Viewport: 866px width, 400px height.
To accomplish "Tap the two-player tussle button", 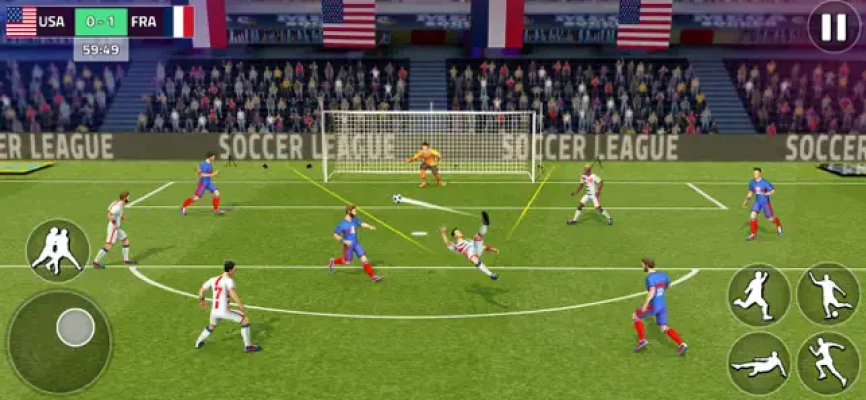I will (x=57, y=250).
